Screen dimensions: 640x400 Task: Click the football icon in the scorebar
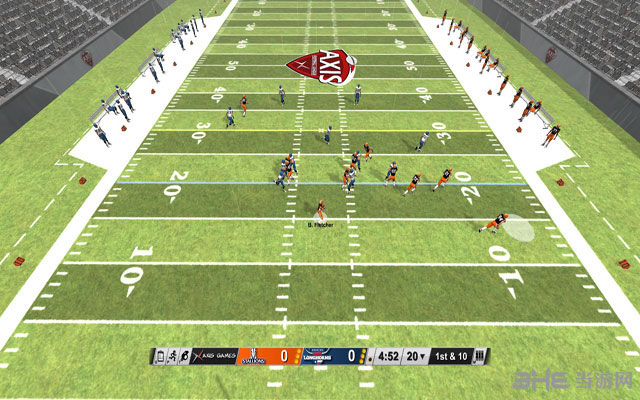click(x=186, y=355)
